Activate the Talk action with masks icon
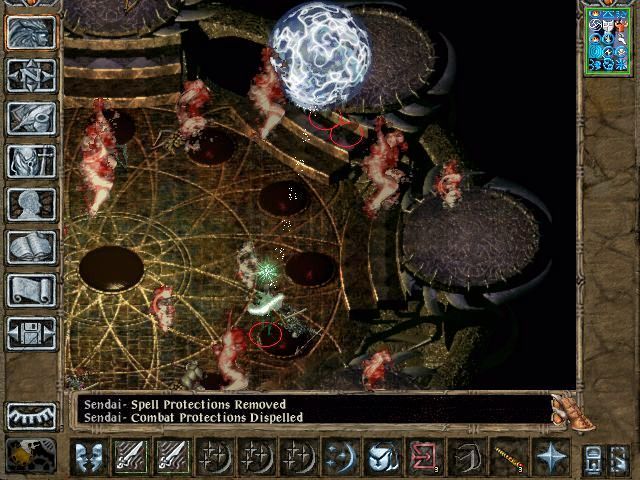This screenshot has height=480, width=640. [x=90, y=457]
